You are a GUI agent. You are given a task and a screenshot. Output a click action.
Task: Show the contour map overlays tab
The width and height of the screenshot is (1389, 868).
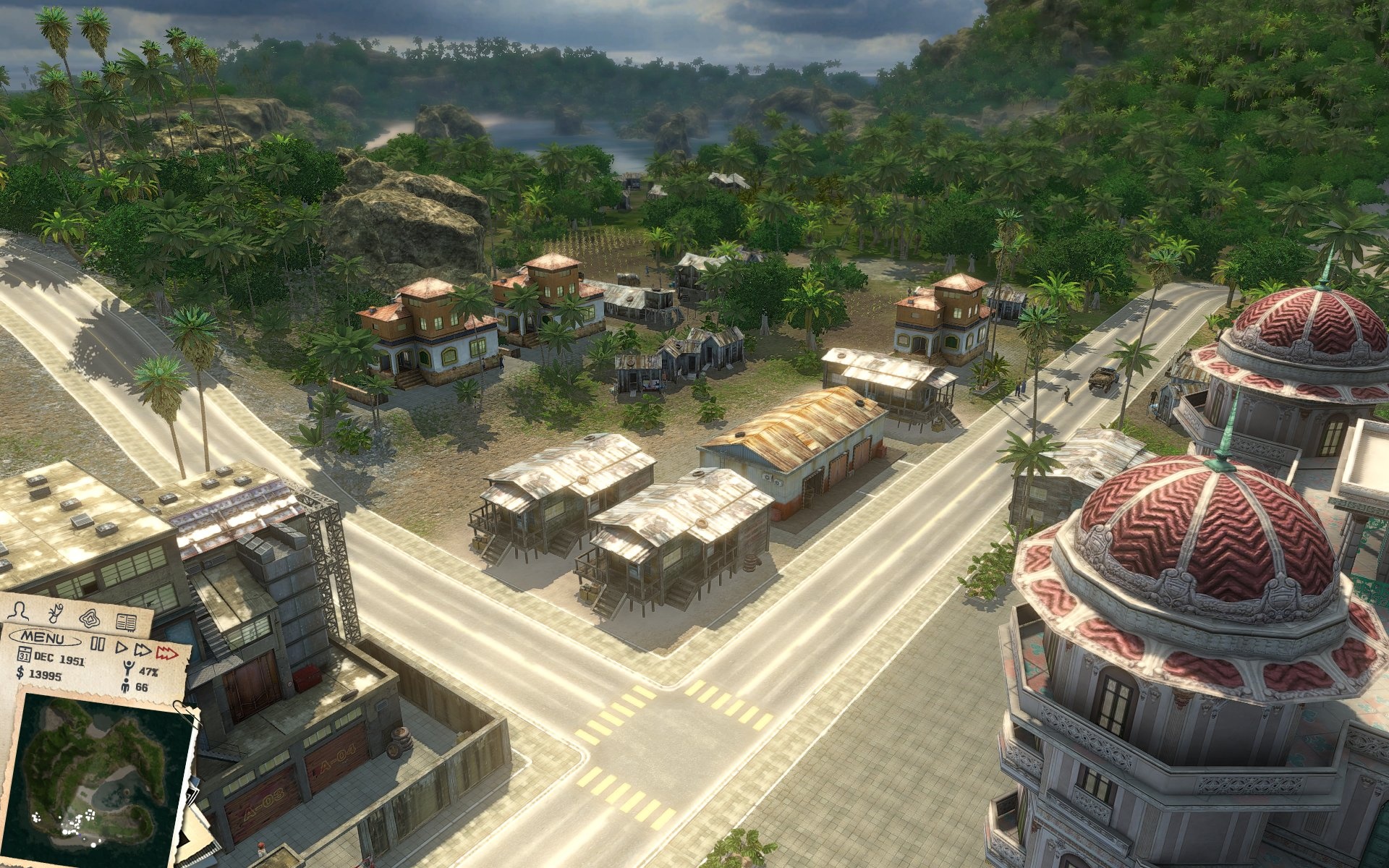(90, 618)
